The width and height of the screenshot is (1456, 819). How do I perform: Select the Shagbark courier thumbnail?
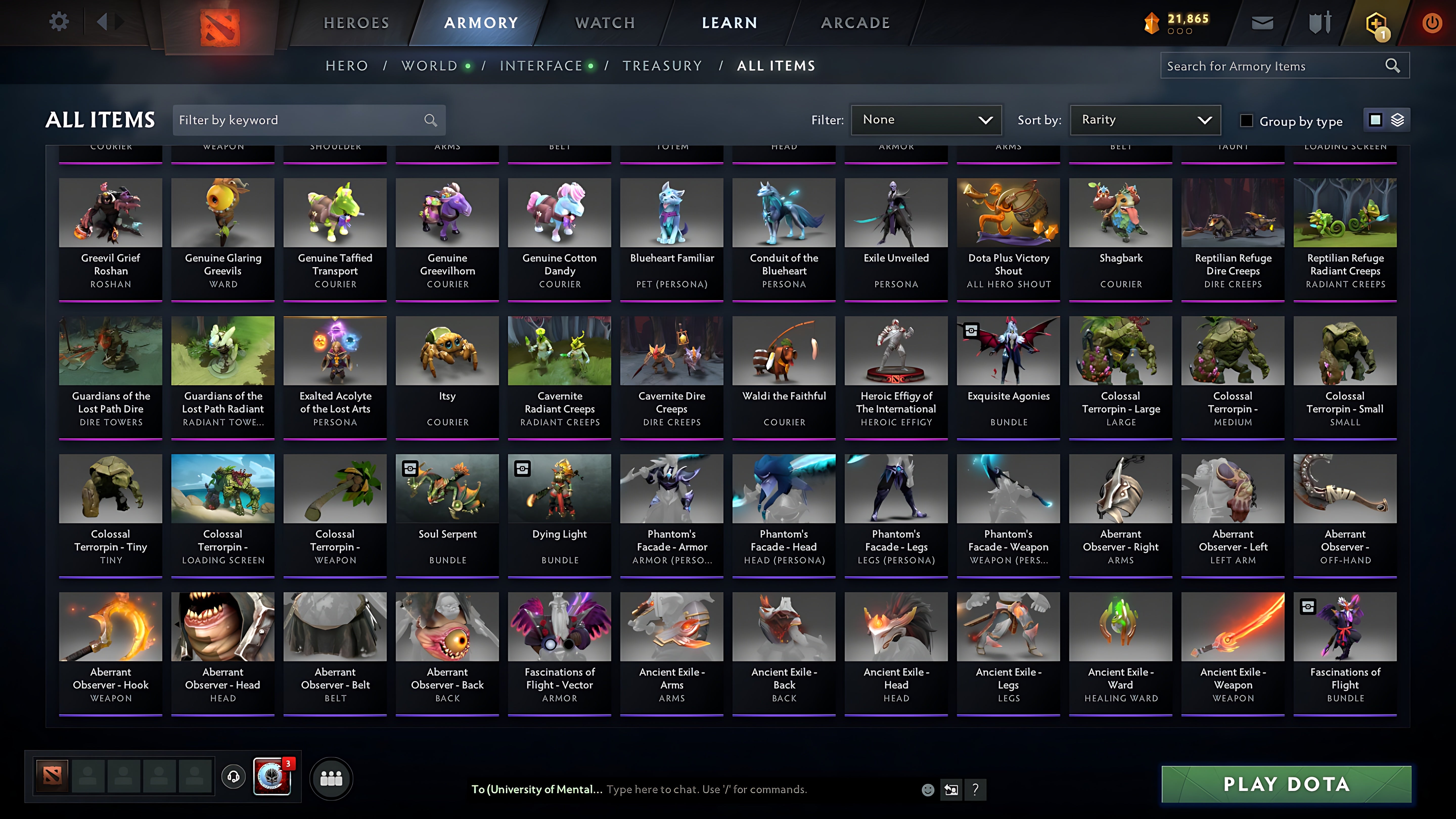click(1120, 213)
